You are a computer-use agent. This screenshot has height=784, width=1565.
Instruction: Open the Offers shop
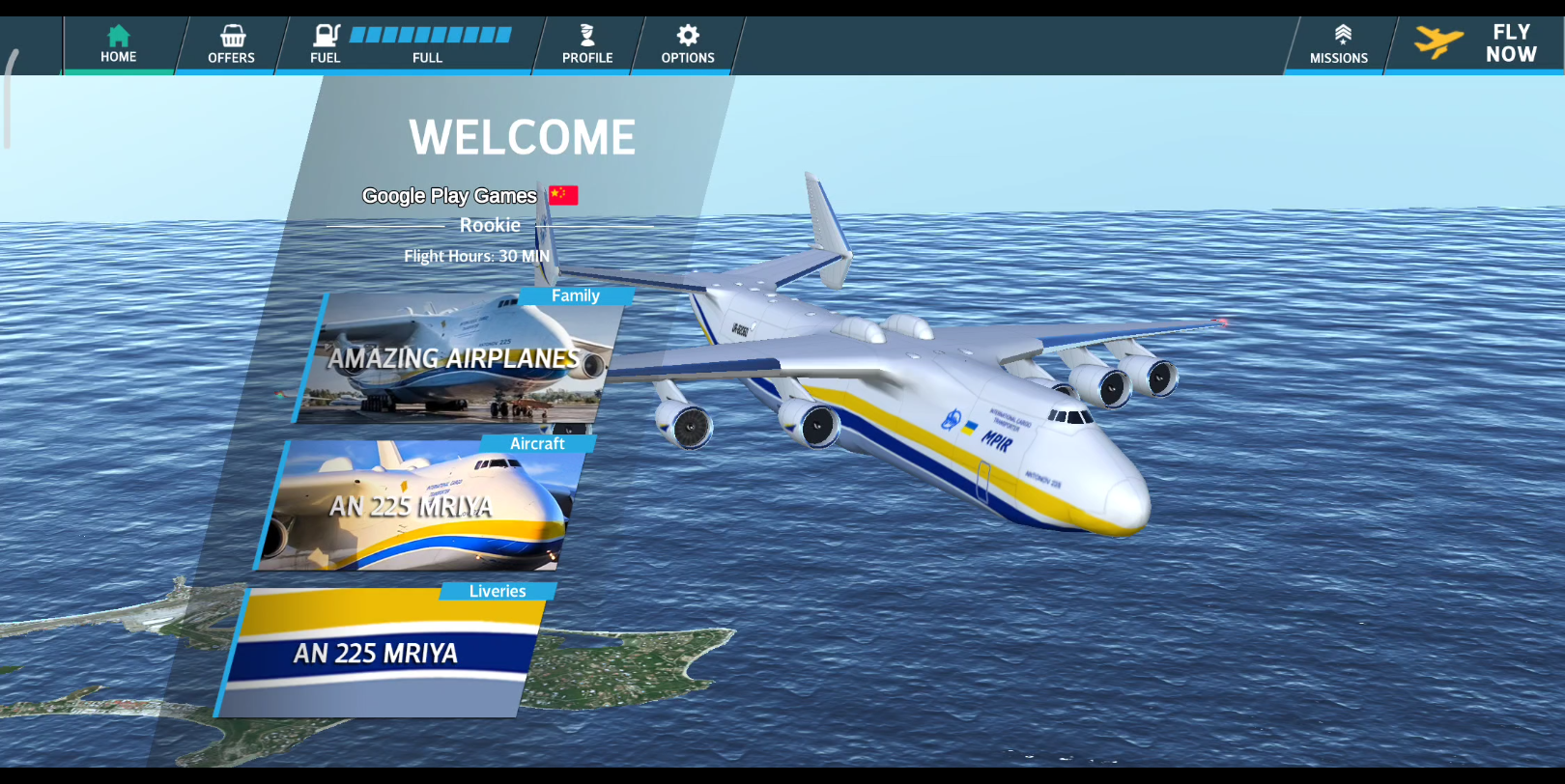(232, 45)
